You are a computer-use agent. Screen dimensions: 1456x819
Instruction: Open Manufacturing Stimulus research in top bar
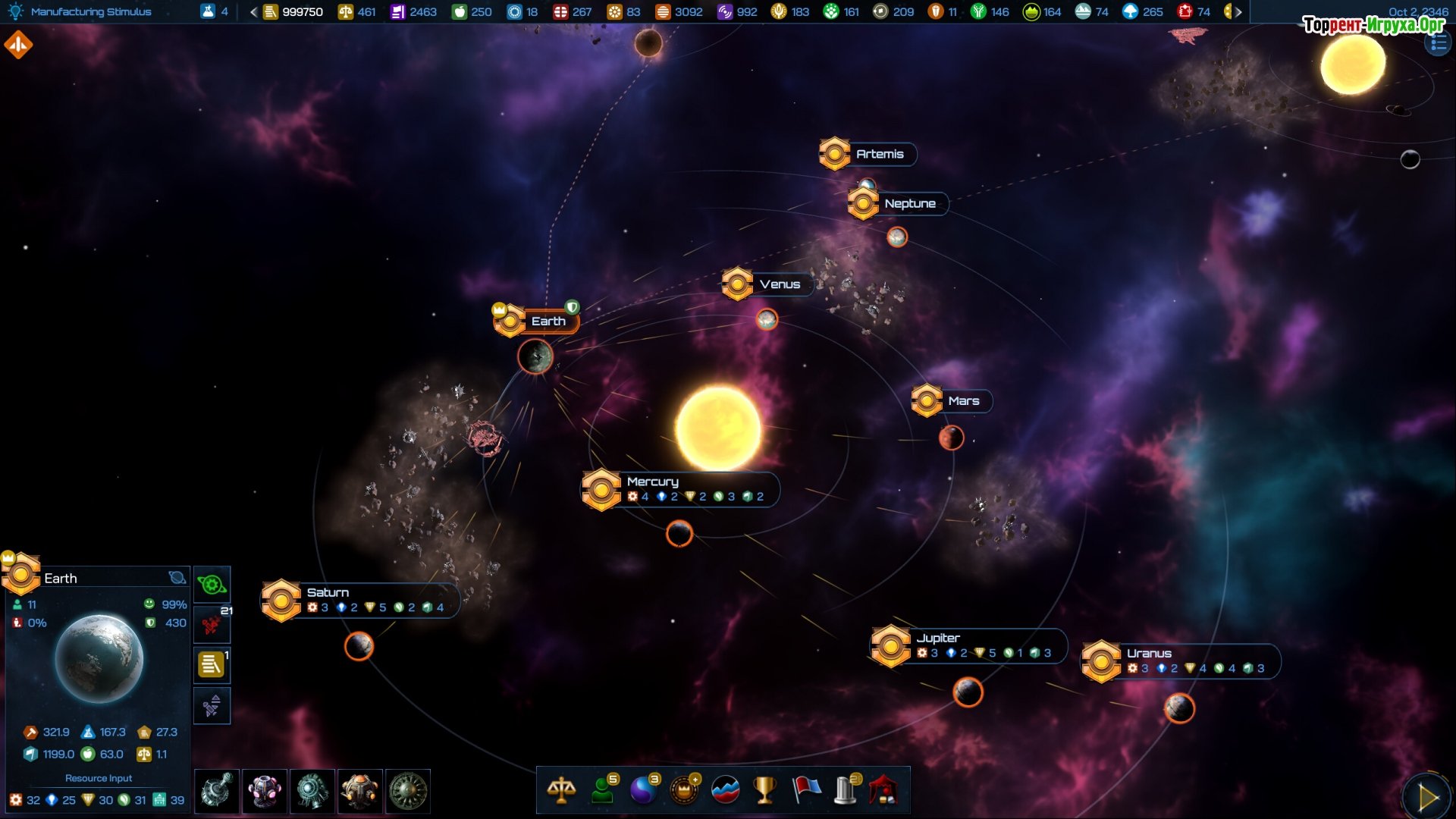pos(90,11)
